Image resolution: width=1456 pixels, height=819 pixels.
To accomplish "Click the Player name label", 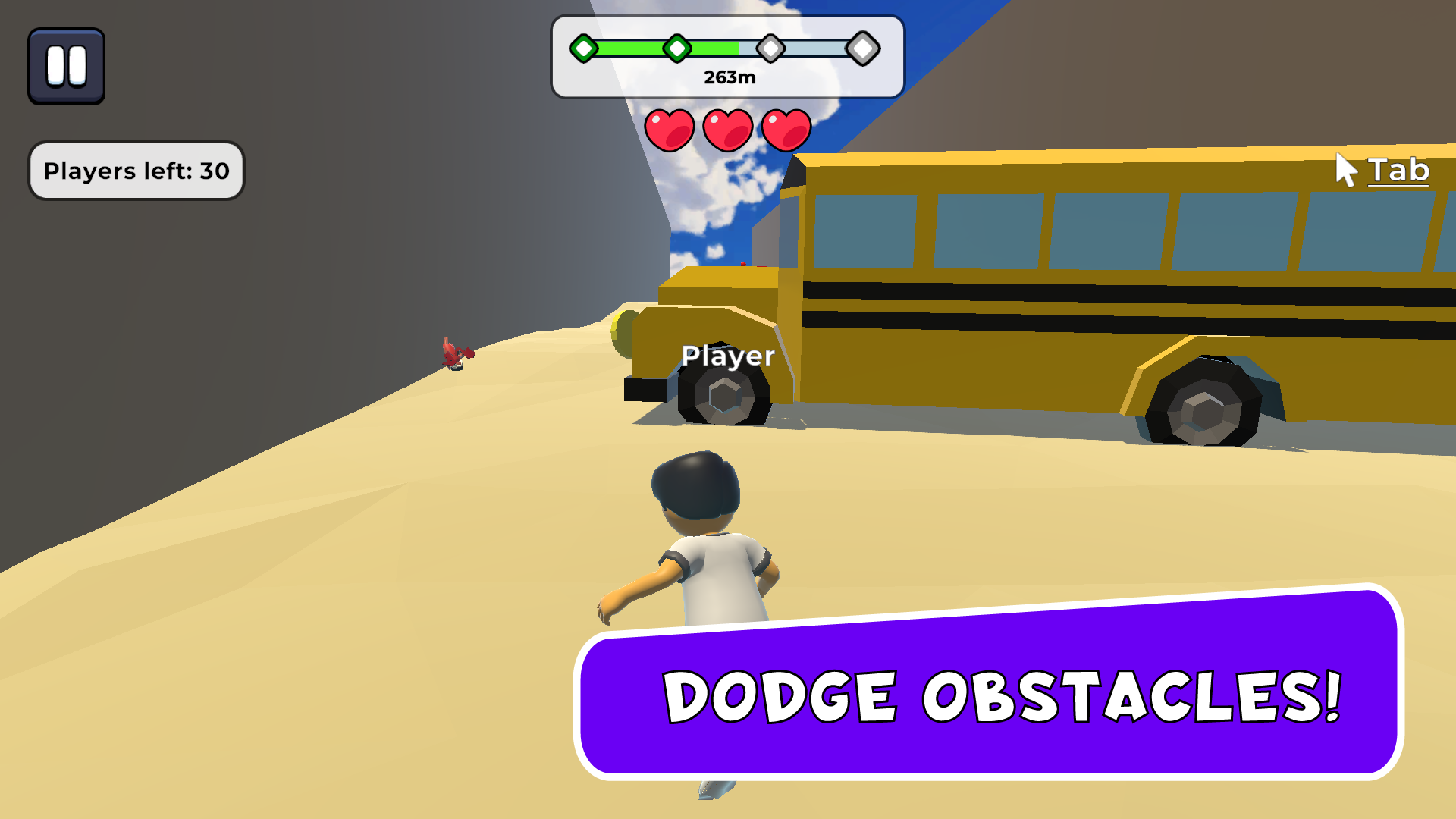I will 728,355.
